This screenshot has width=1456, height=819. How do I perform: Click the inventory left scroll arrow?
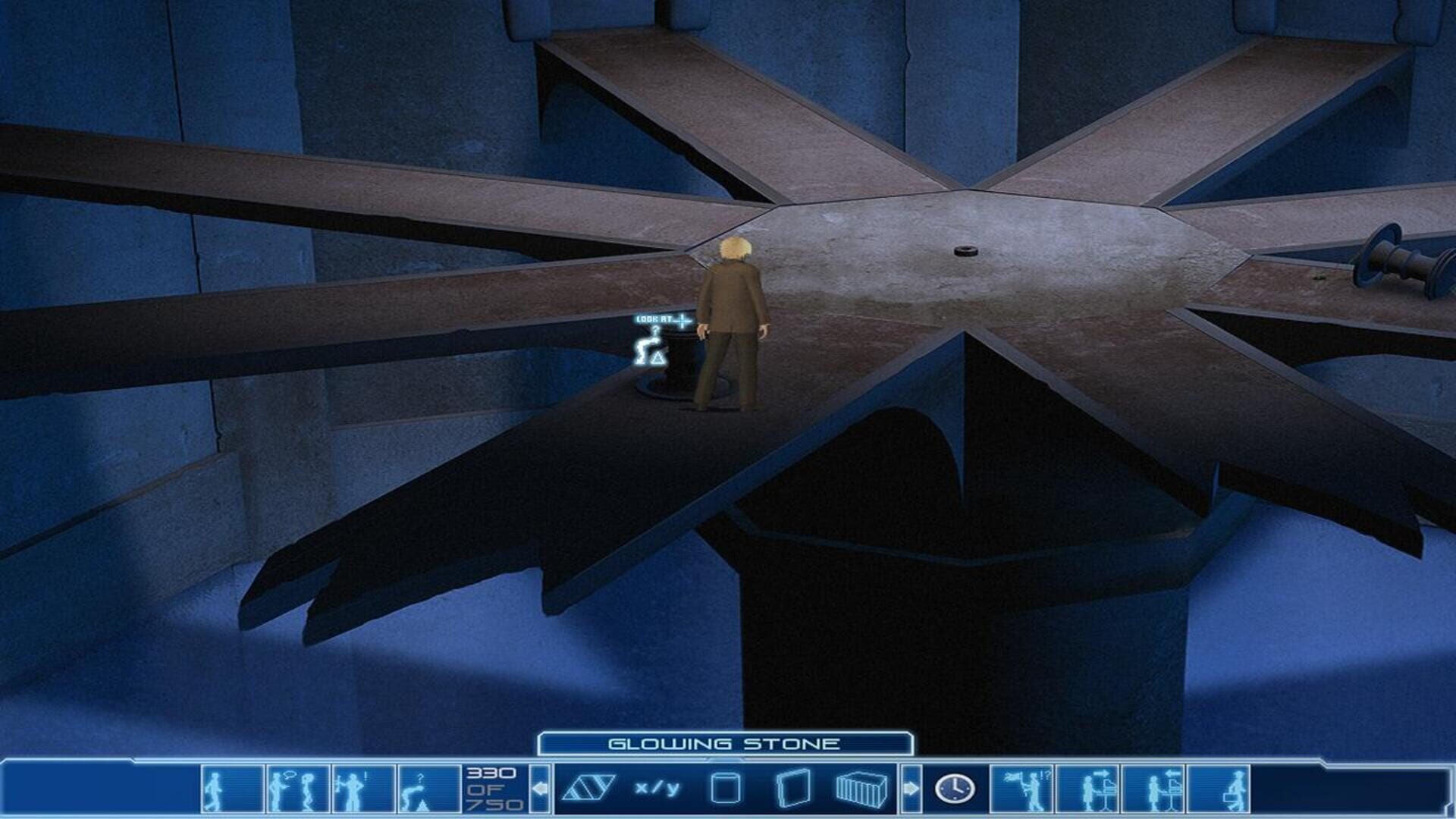tap(540, 789)
